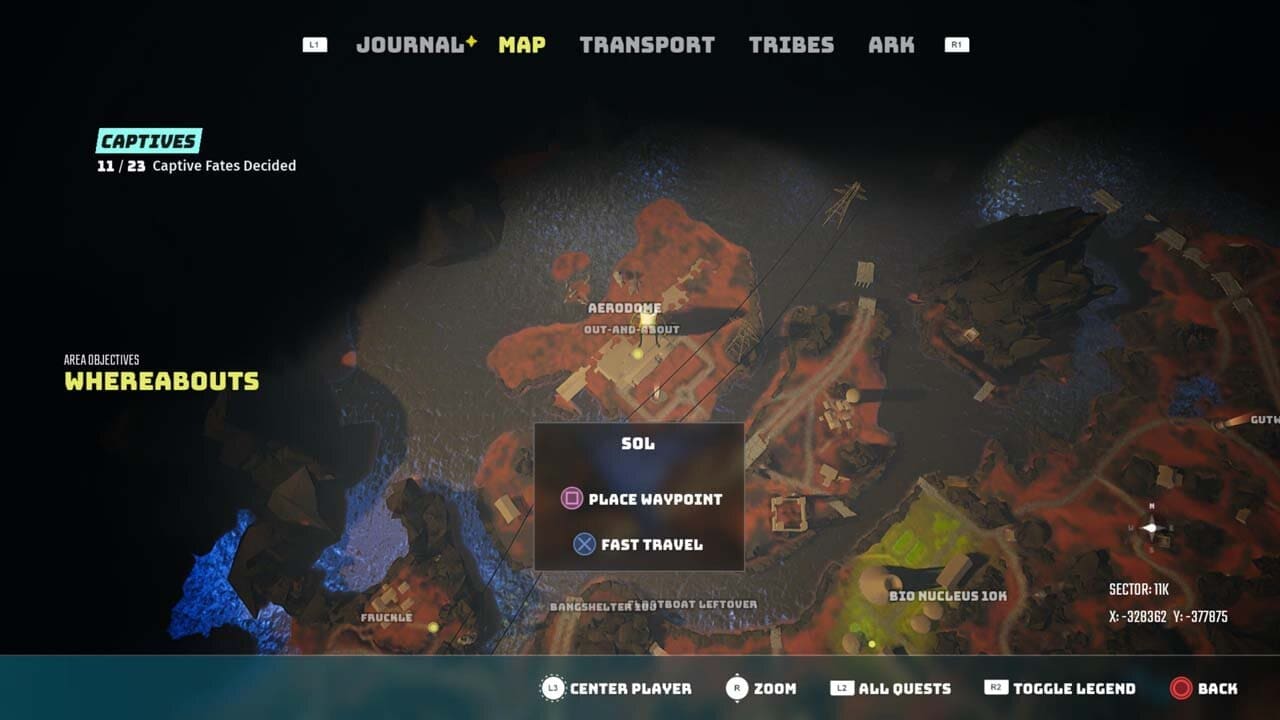The image size is (1280, 720).
Task: Select the Whereabouts area objective
Action: pyautogui.click(x=162, y=381)
